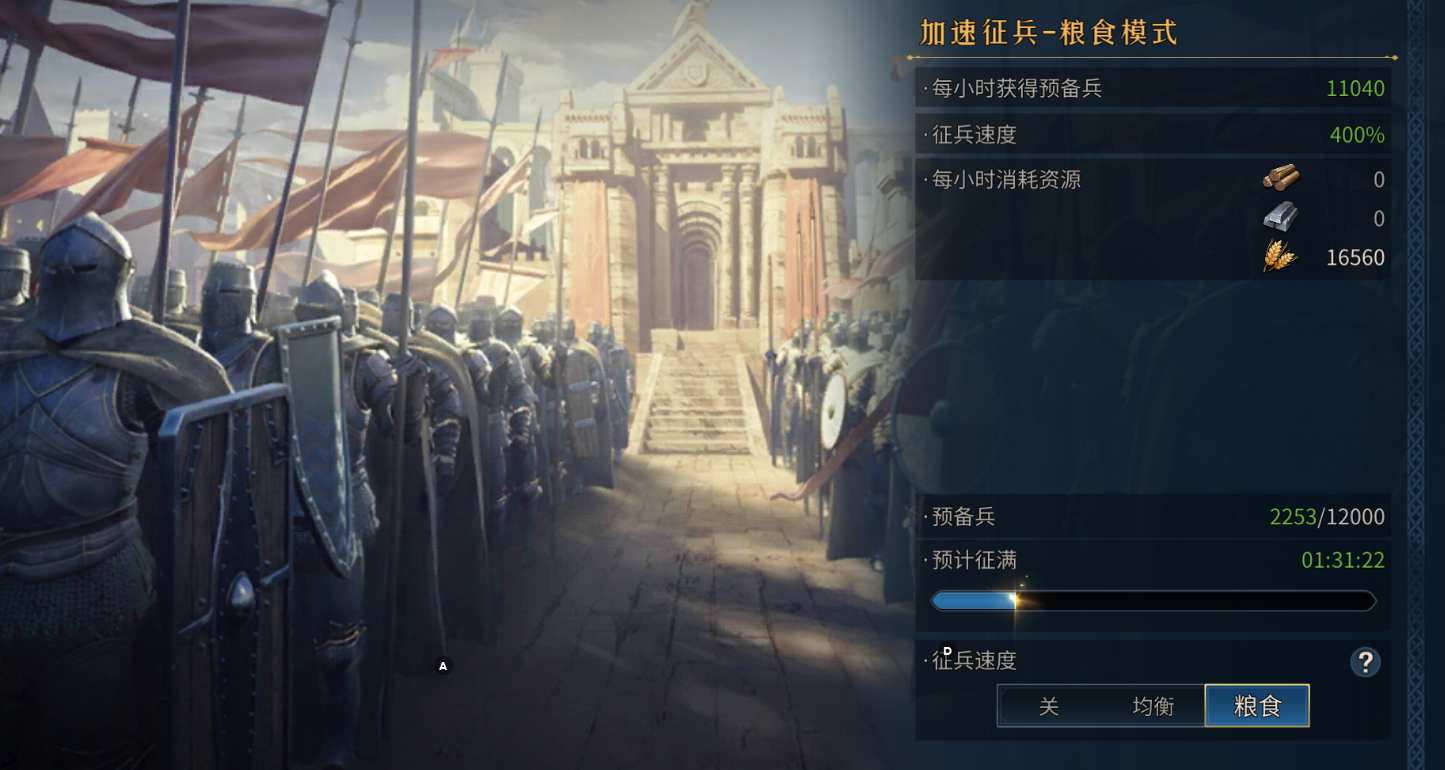Select the 粮食 (Food) recruitment mode

[1257, 705]
